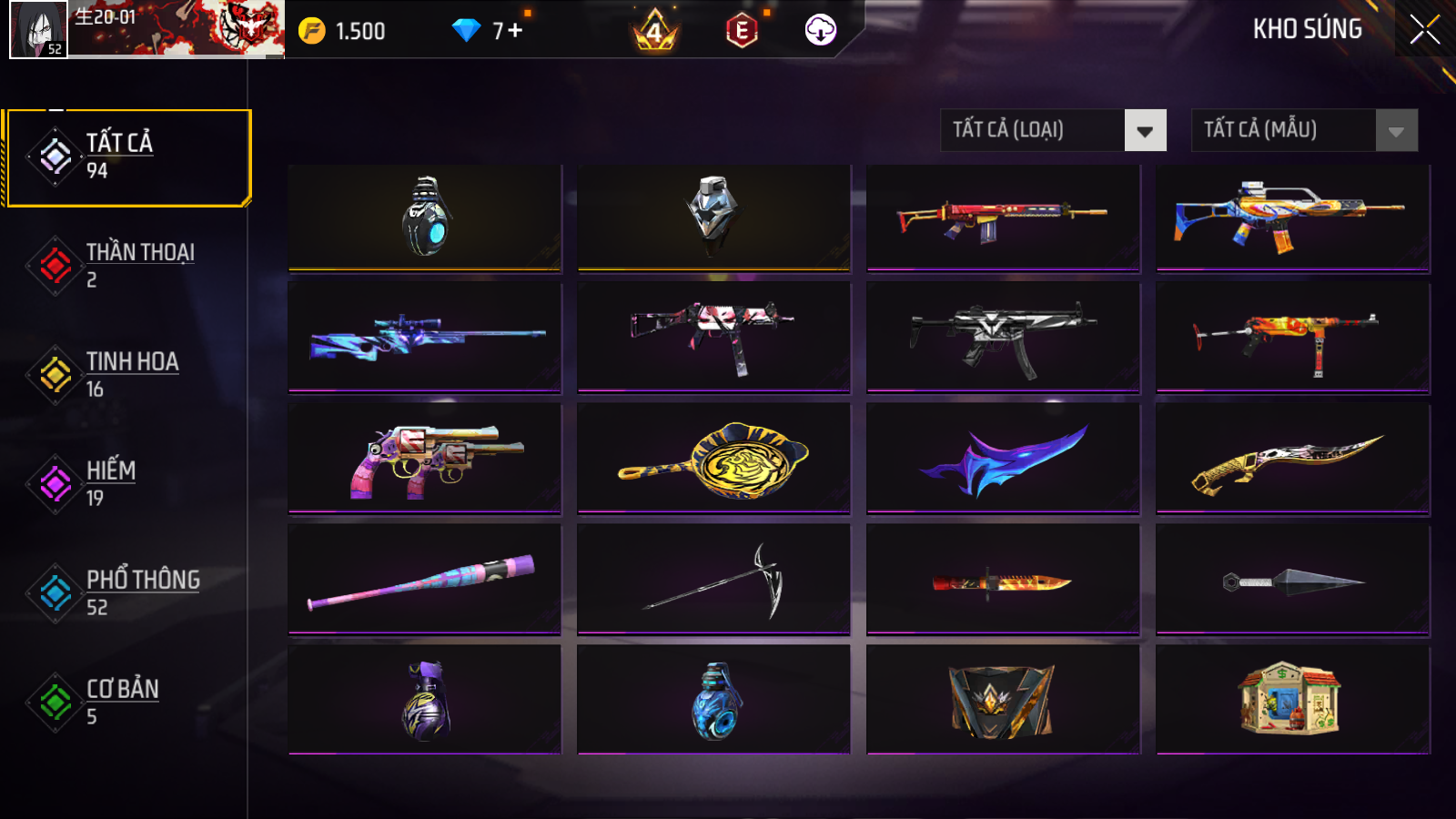Choose the purple curved blade skin
The width and height of the screenshot is (1456, 819).
point(1003,459)
